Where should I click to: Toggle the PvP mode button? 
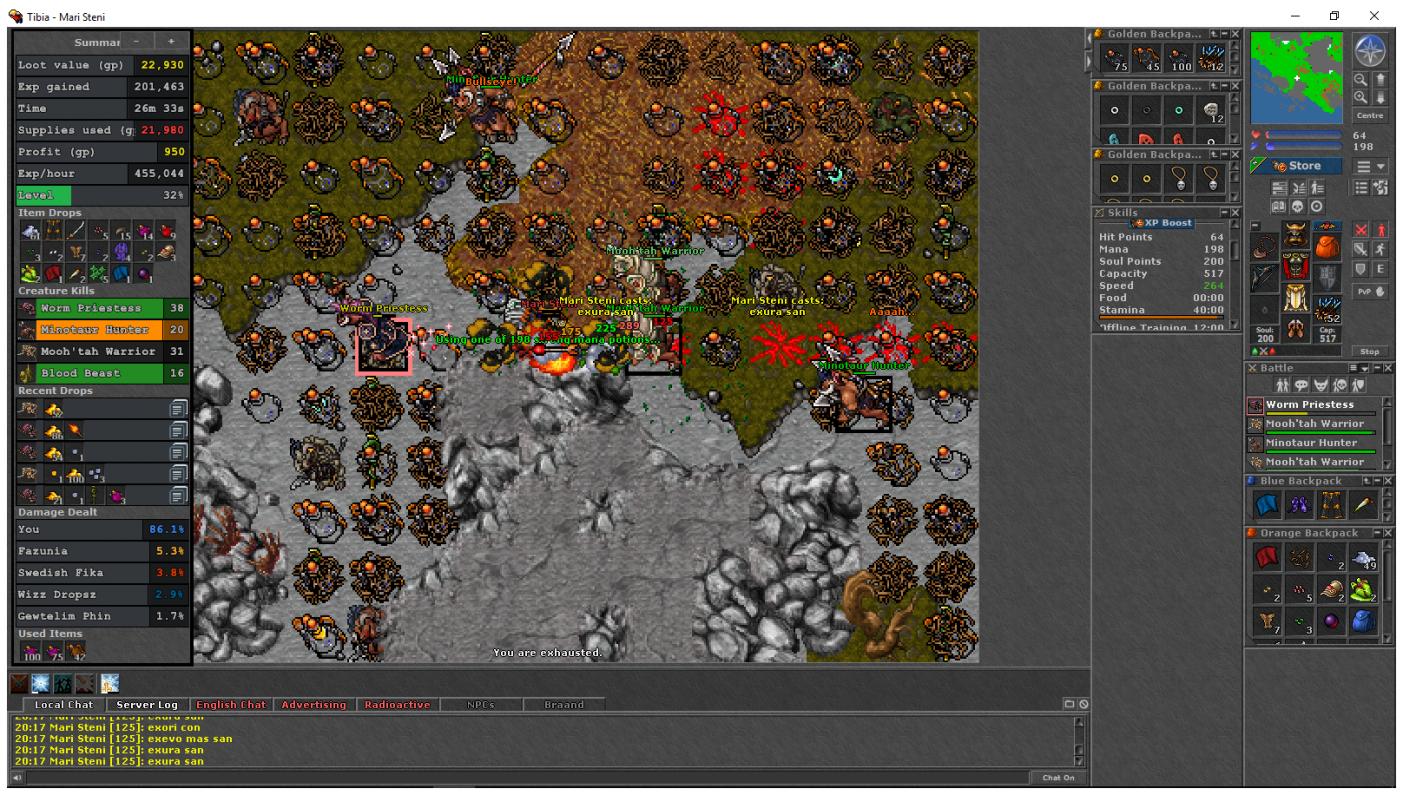pyautogui.click(x=1369, y=292)
